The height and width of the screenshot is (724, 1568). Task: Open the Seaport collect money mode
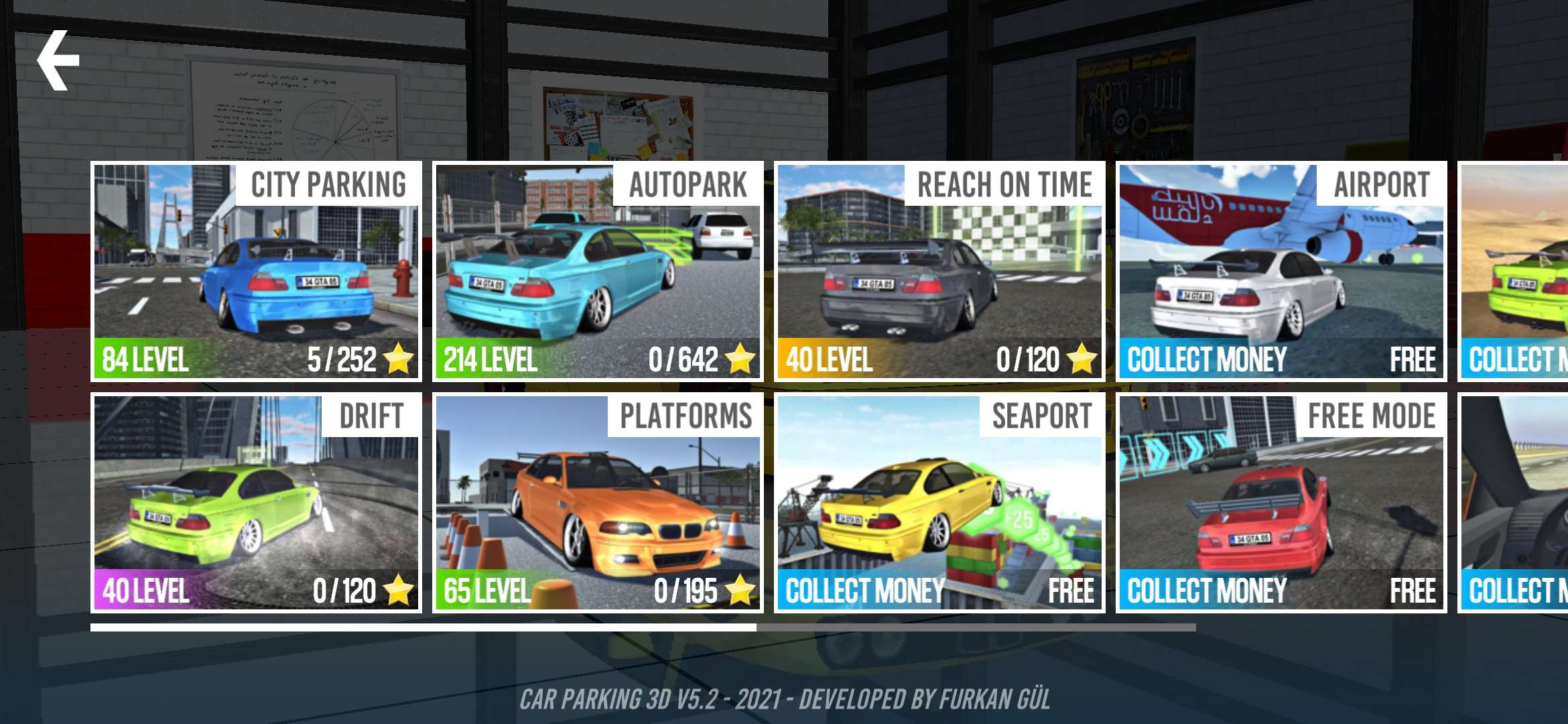pyautogui.click(x=939, y=503)
